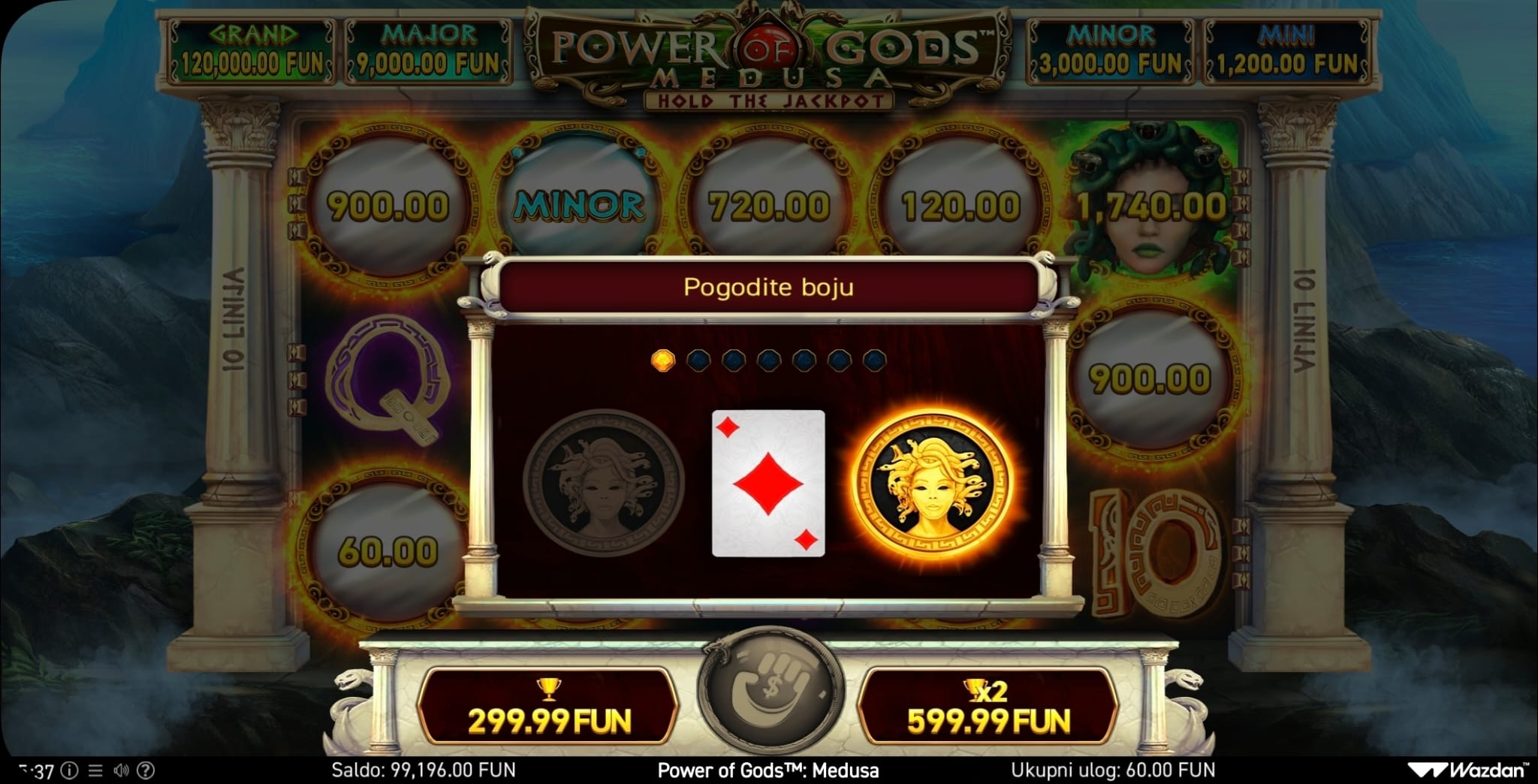Collect winnings with the hand-and-coin button

tap(767, 689)
